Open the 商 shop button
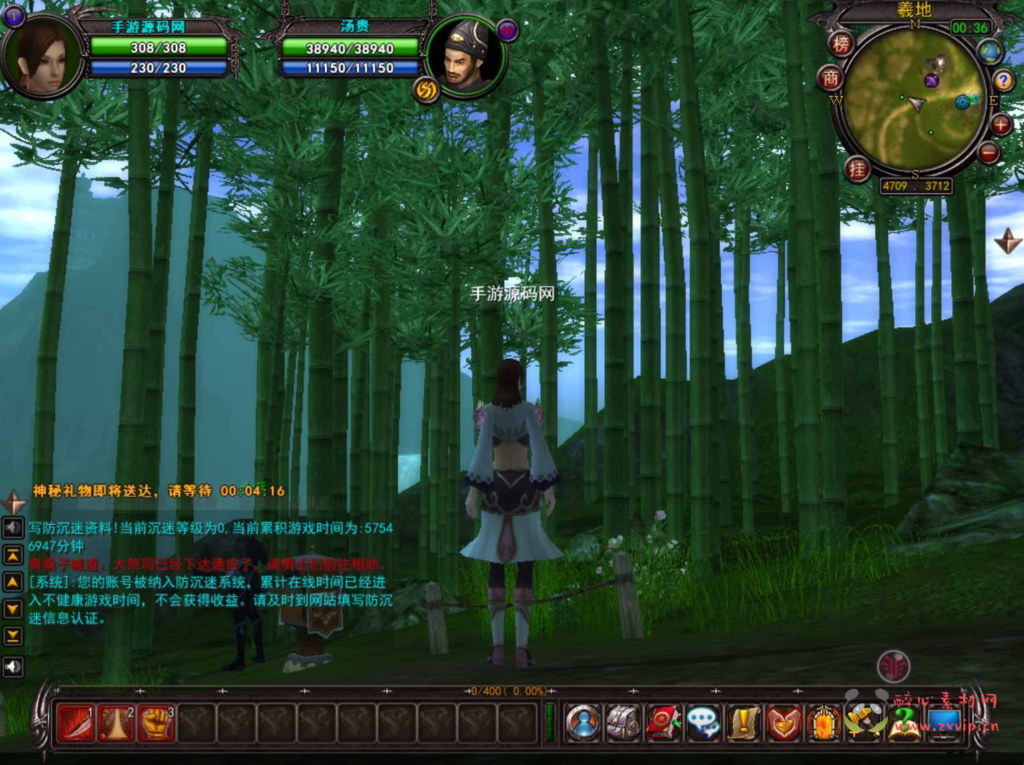The image size is (1024, 765). [x=830, y=78]
